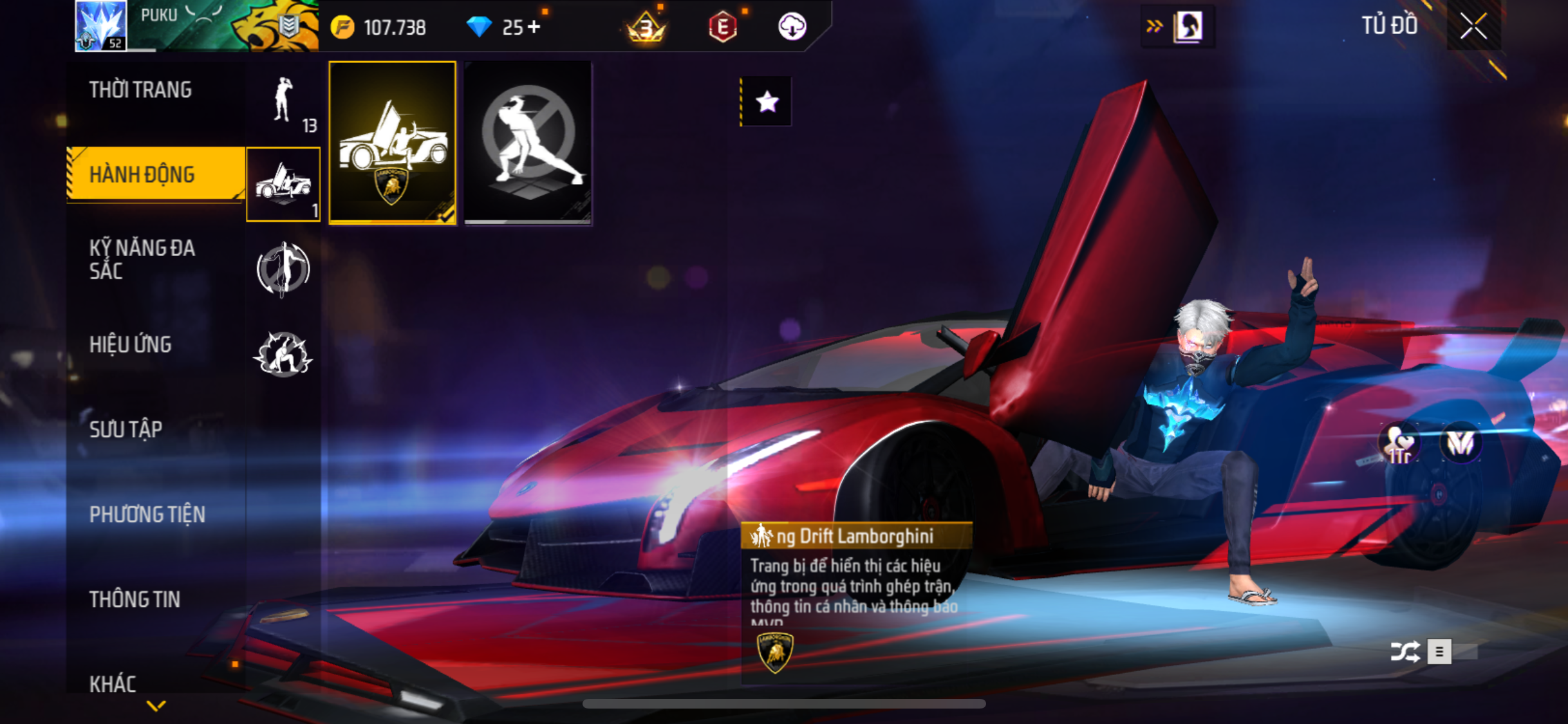
Task: Select the Hành Động category
Action: 142,174
